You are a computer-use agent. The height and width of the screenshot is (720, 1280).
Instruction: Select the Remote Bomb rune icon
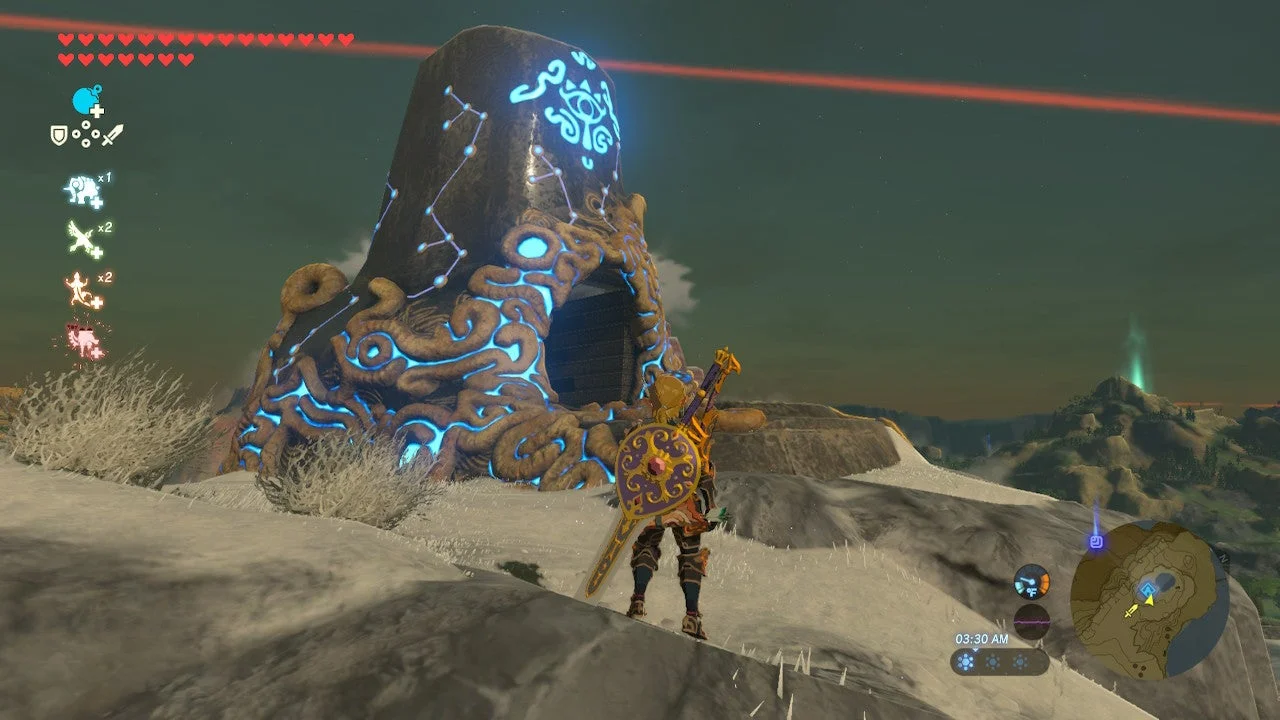click(x=87, y=101)
